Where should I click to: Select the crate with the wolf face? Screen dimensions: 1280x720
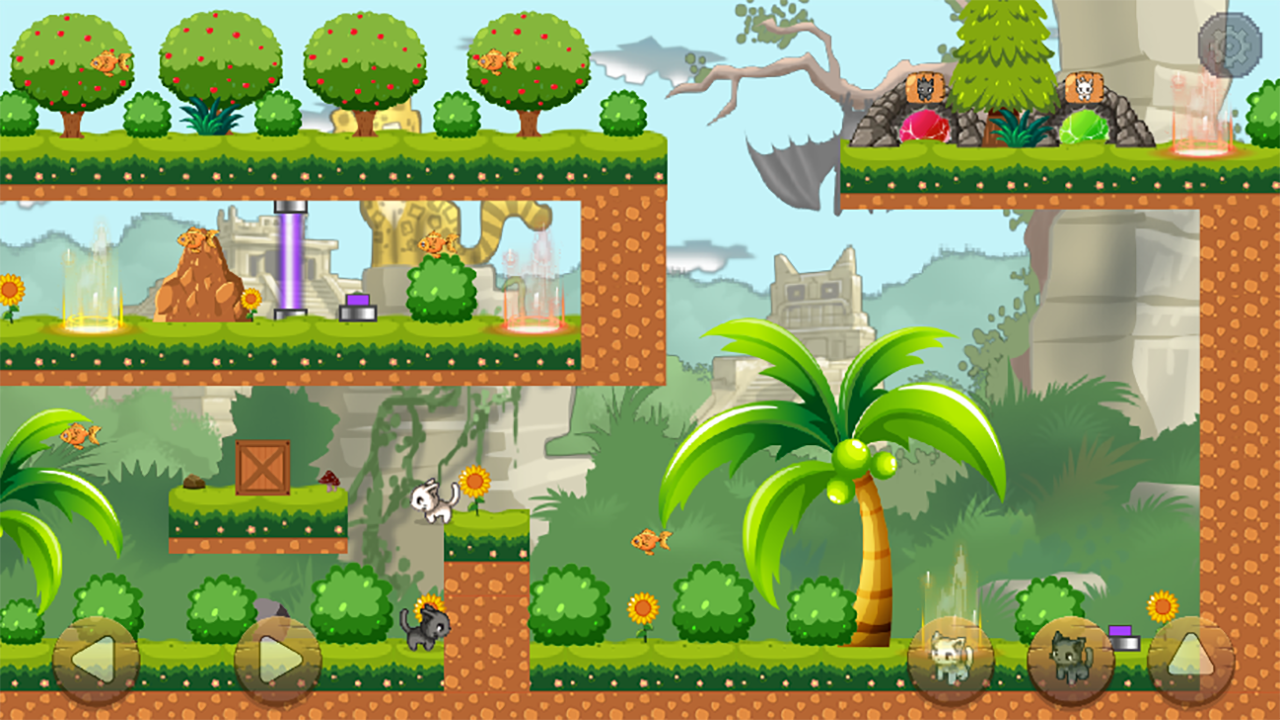925,87
